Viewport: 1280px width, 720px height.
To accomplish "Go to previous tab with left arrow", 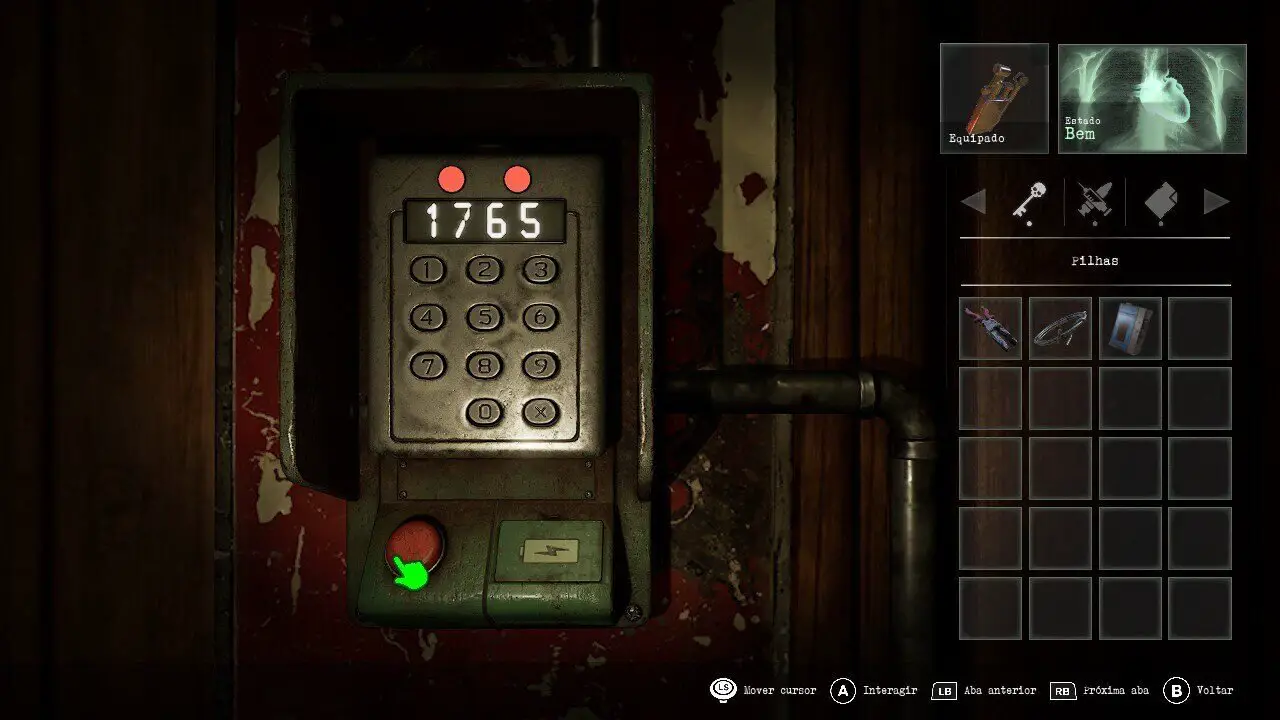I will 973,202.
